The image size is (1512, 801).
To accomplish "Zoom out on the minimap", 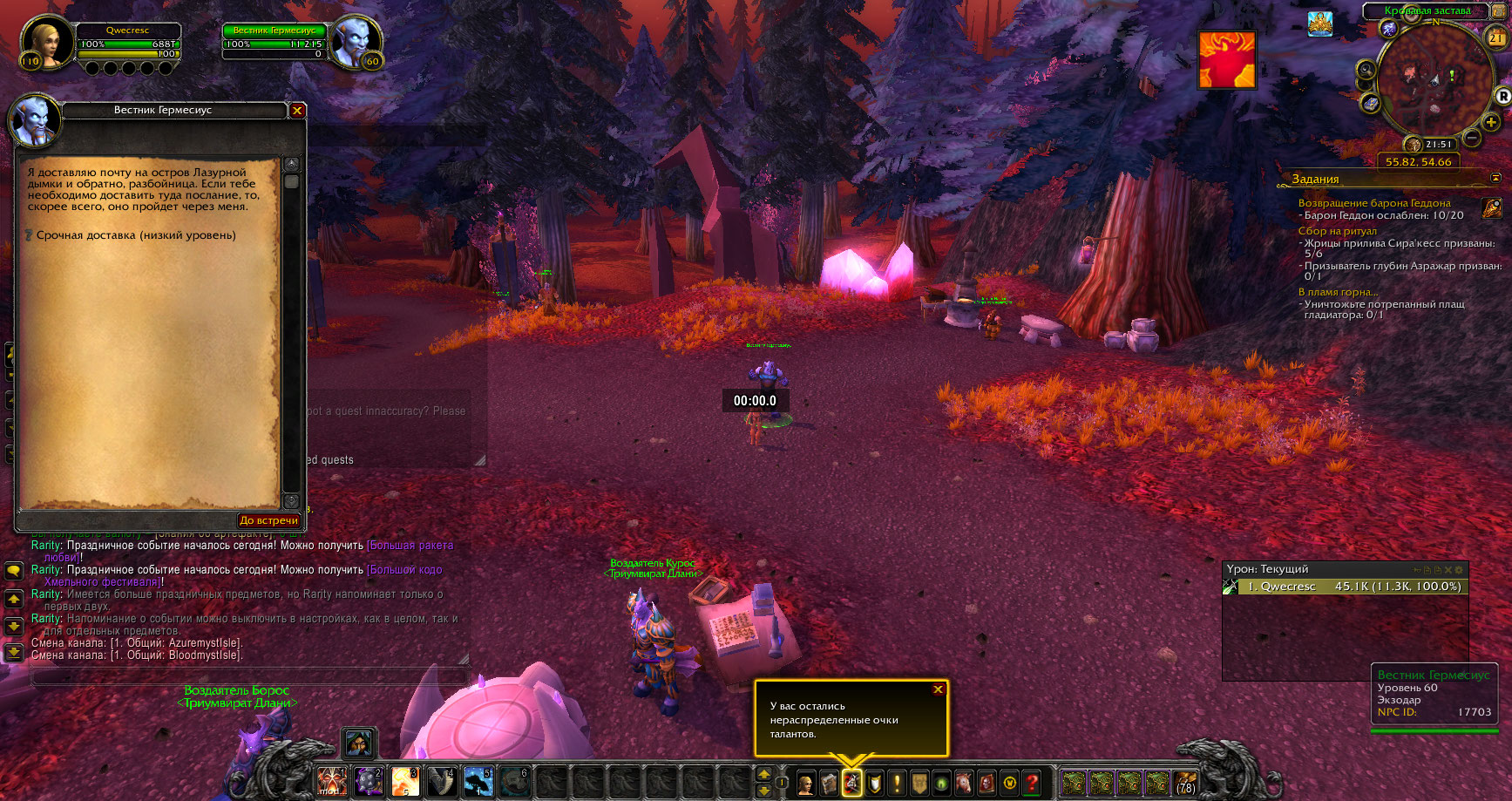I will 1472,138.
